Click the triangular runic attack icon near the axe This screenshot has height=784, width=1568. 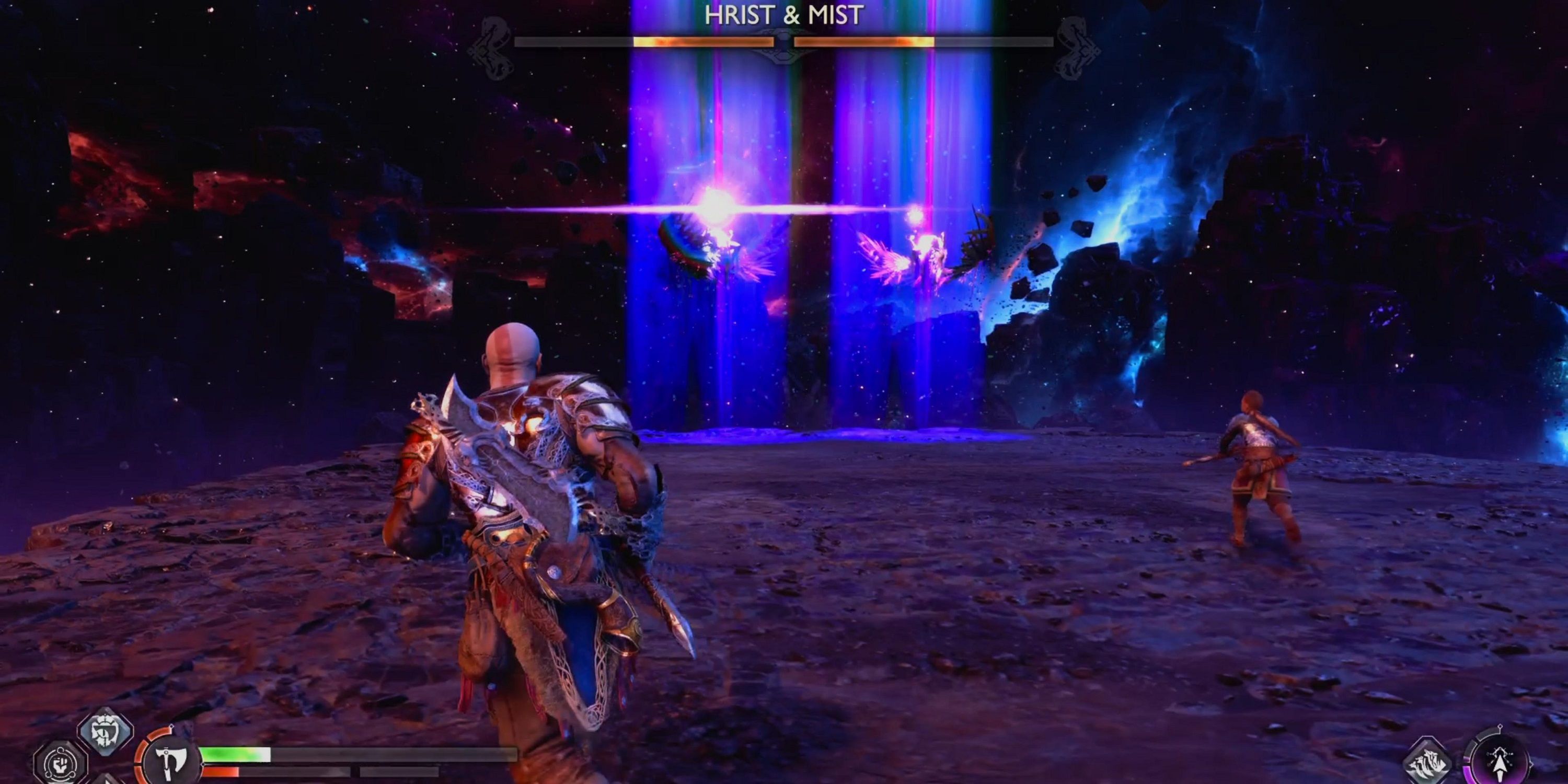[x=108, y=781]
